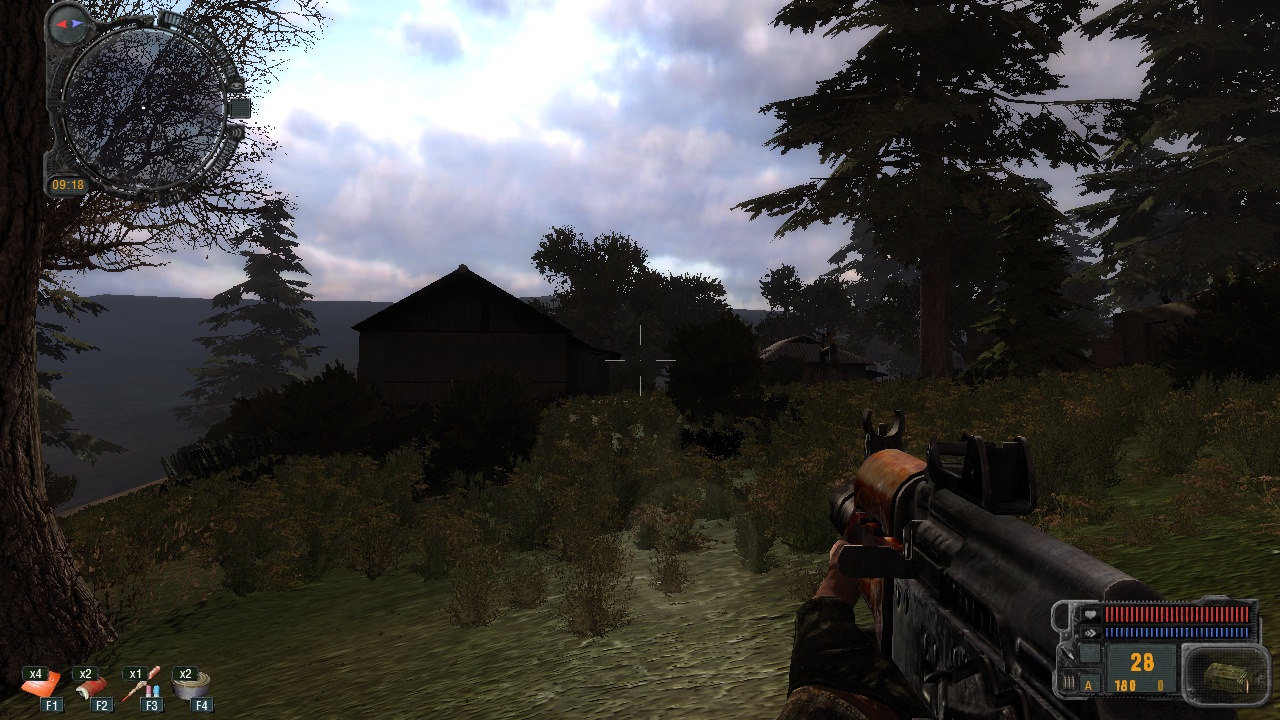Image resolution: width=1280 pixels, height=720 pixels.
Task: Select the red roll in slot F2
Action: (92, 685)
